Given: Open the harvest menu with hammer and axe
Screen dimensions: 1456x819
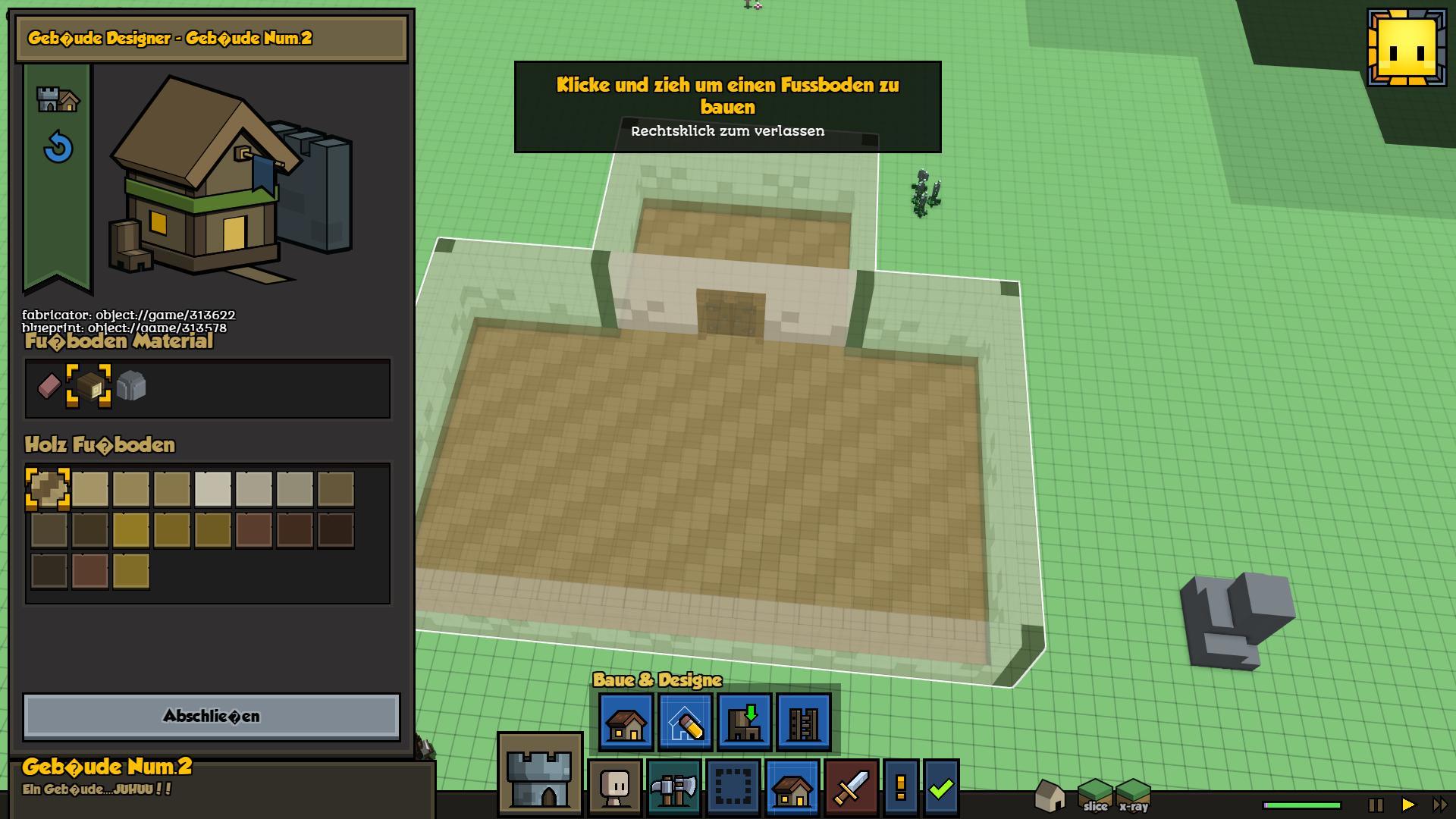Looking at the screenshot, I should (674, 787).
